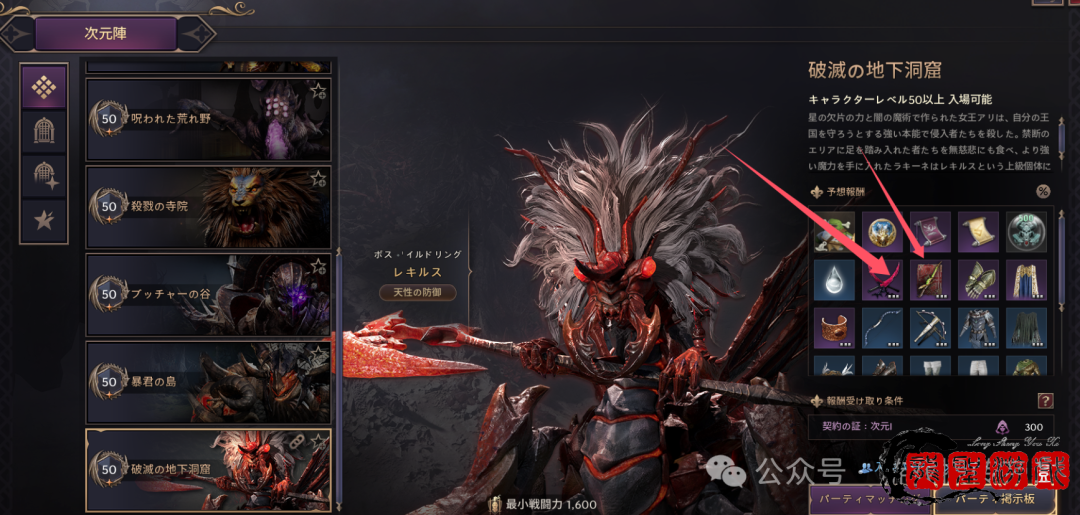1080x515 pixels.
Task: Inspect the red dagger reward item
Action: point(882,279)
